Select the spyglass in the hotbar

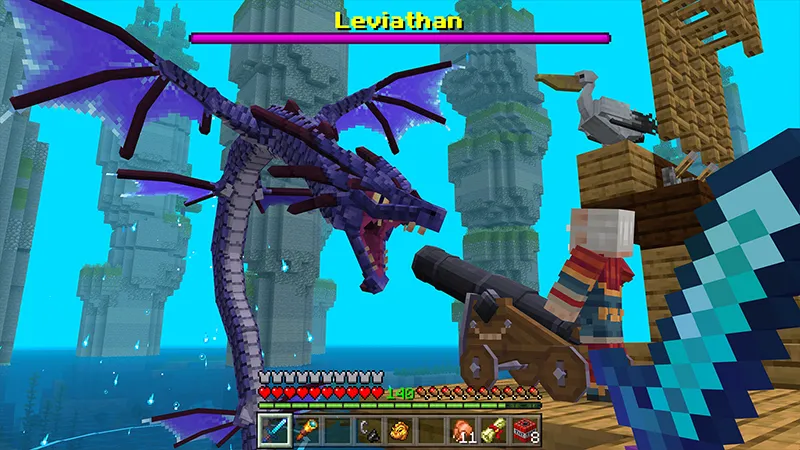coord(306,431)
